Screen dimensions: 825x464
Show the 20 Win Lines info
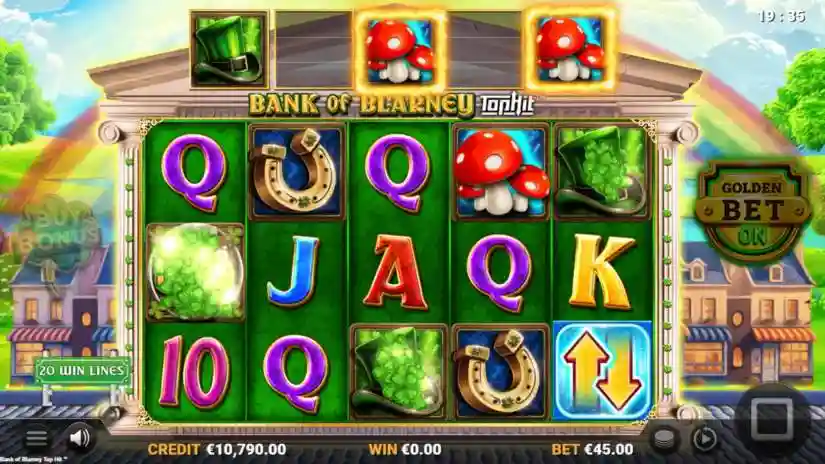coord(85,371)
